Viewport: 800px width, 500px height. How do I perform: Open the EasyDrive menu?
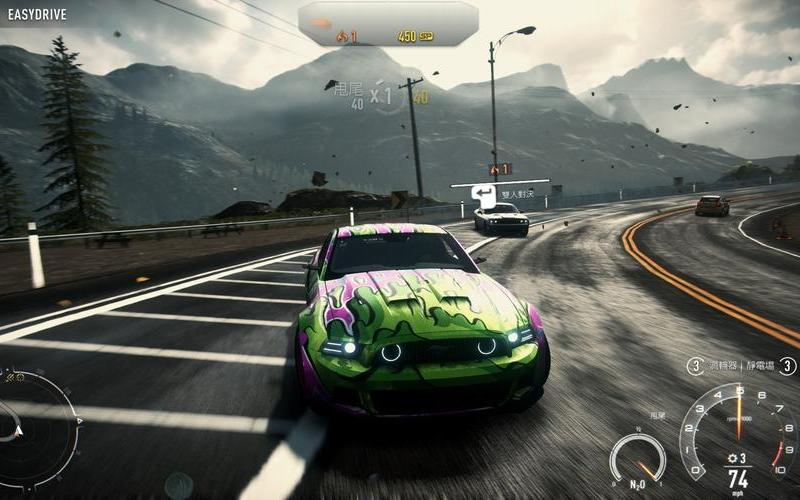click(37, 16)
